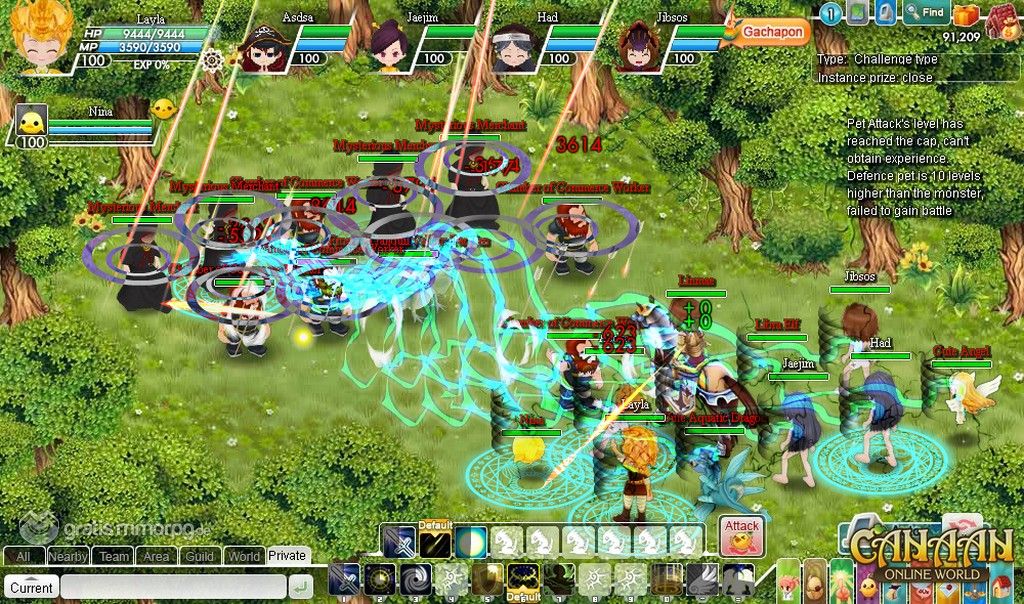Select party member Asdsa's portrait
This screenshot has width=1024, height=604.
pyautogui.click(x=265, y=48)
